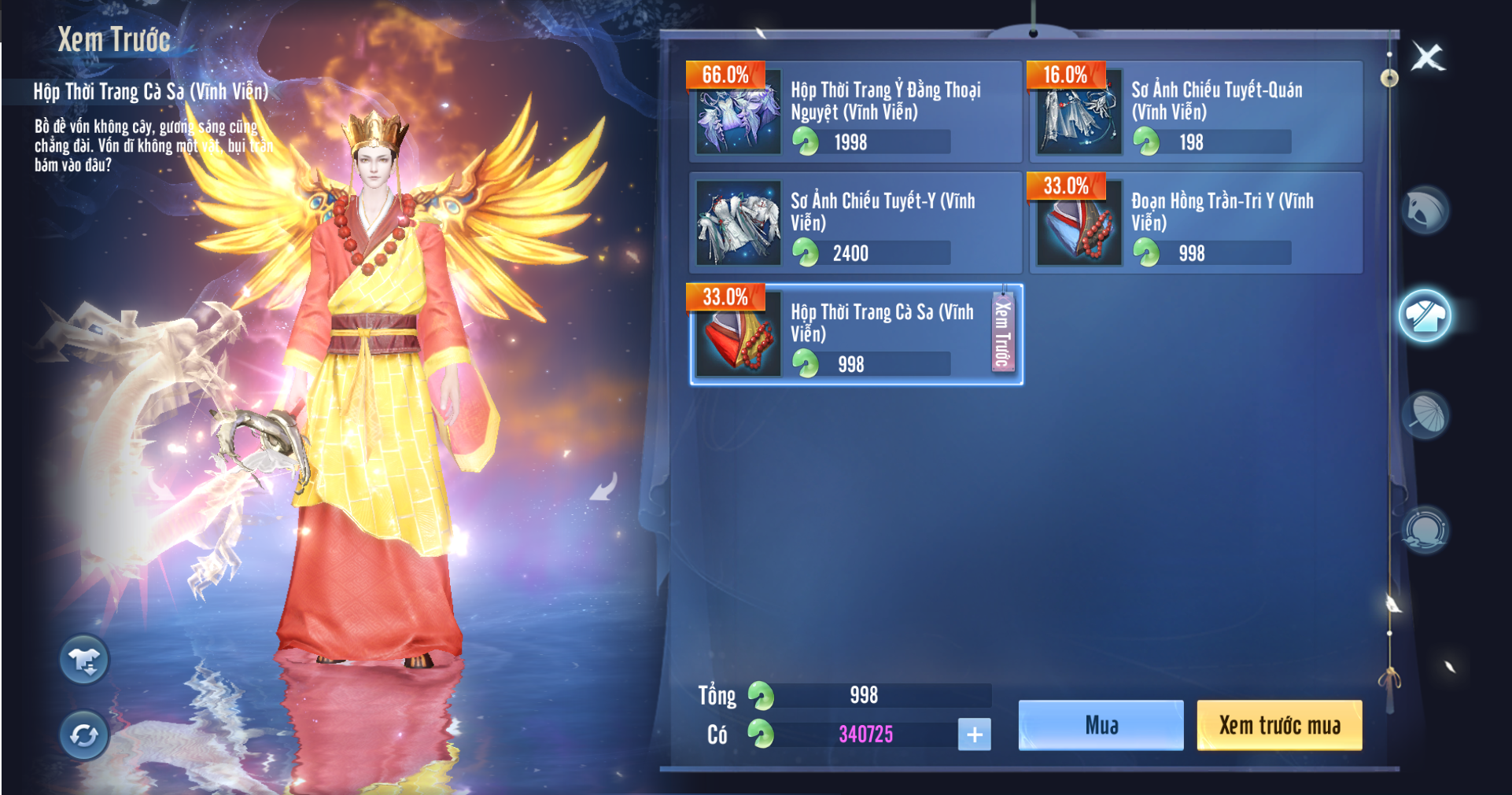
Task: Rotate the character preview model
Action: coord(84,735)
